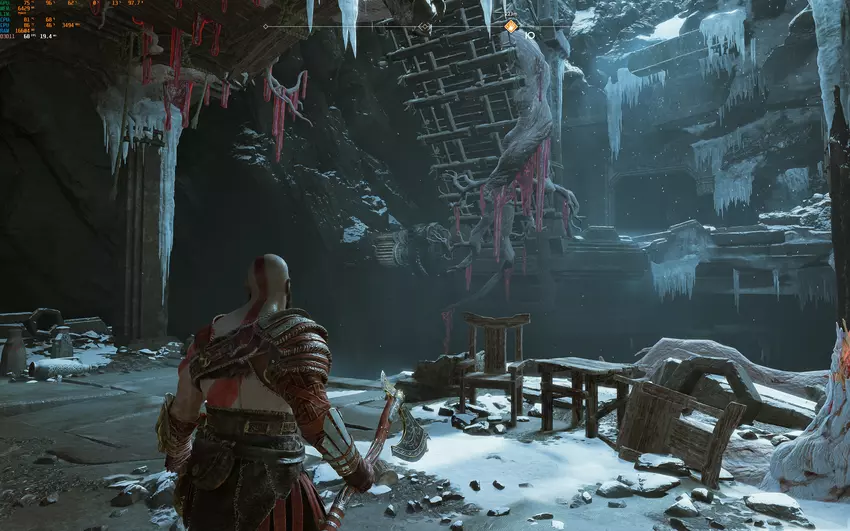Select the center diamond of the compass bar
The height and width of the screenshot is (531, 850).
pyautogui.click(x=425, y=27)
